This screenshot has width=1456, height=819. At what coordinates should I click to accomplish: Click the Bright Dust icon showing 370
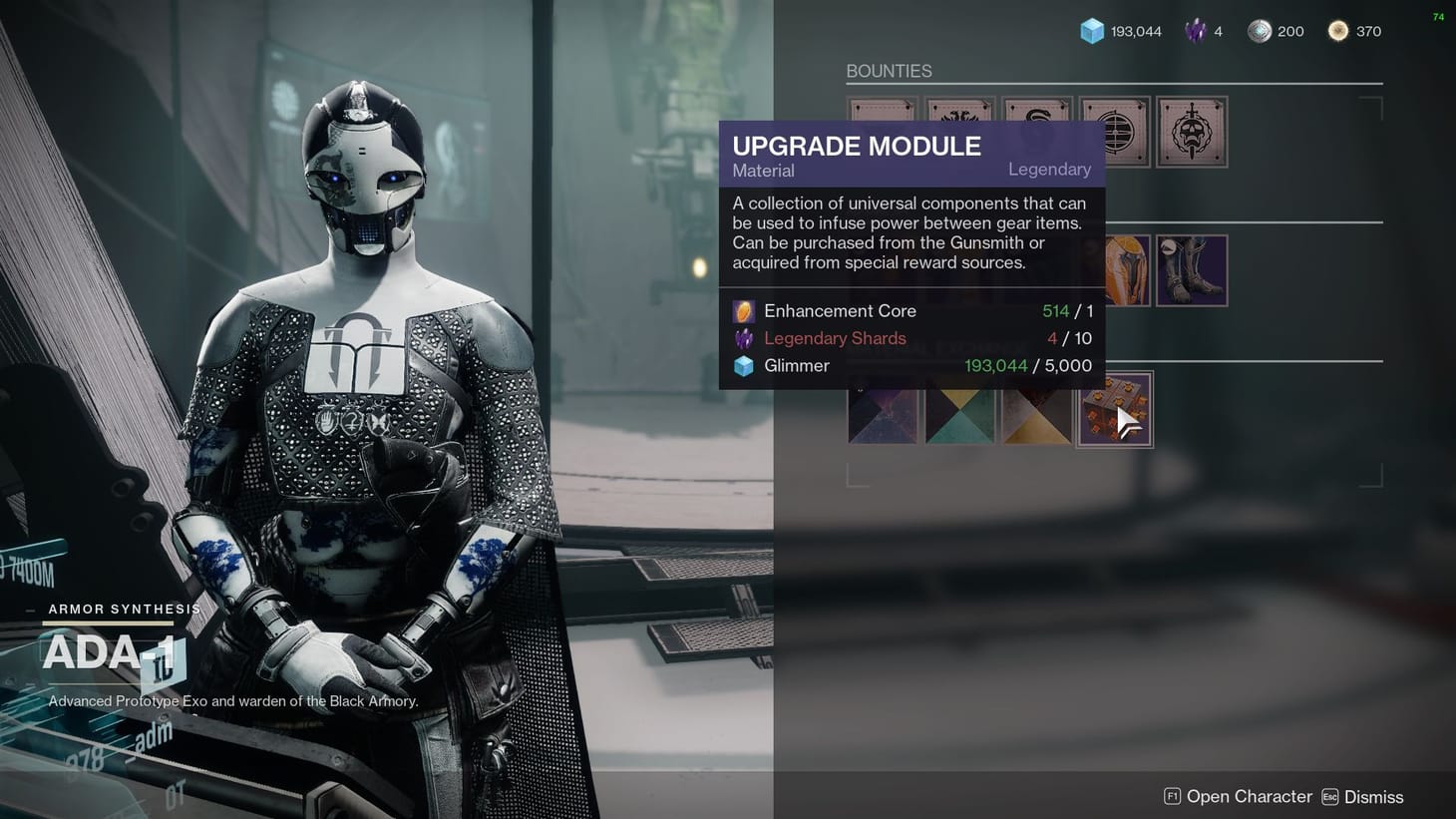point(1336,31)
